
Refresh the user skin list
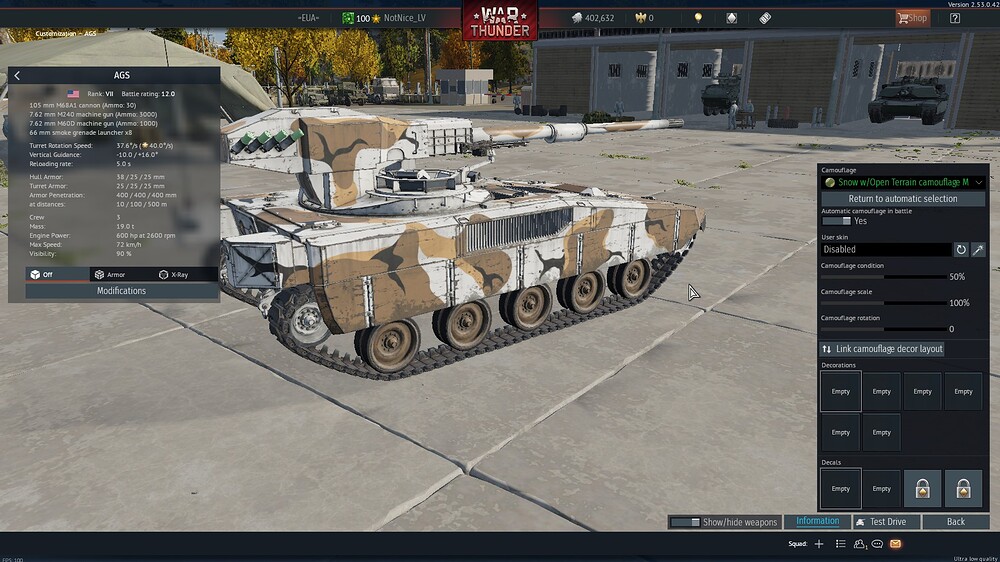961,249
